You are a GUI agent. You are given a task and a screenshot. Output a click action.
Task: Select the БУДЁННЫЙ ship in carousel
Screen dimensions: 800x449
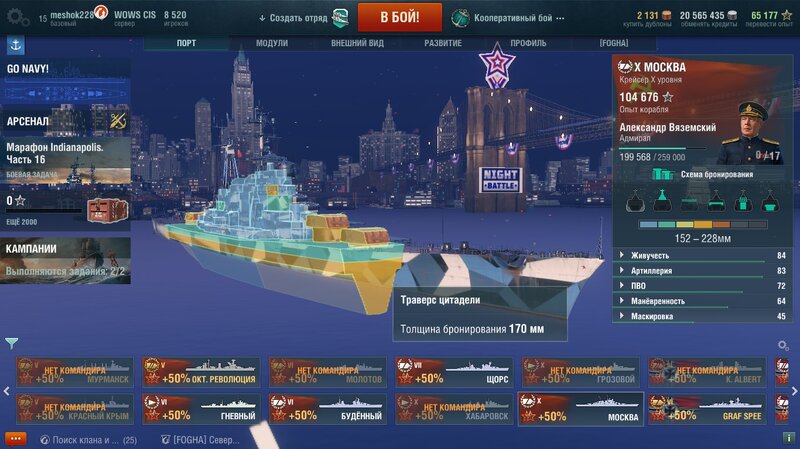click(327, 408)
